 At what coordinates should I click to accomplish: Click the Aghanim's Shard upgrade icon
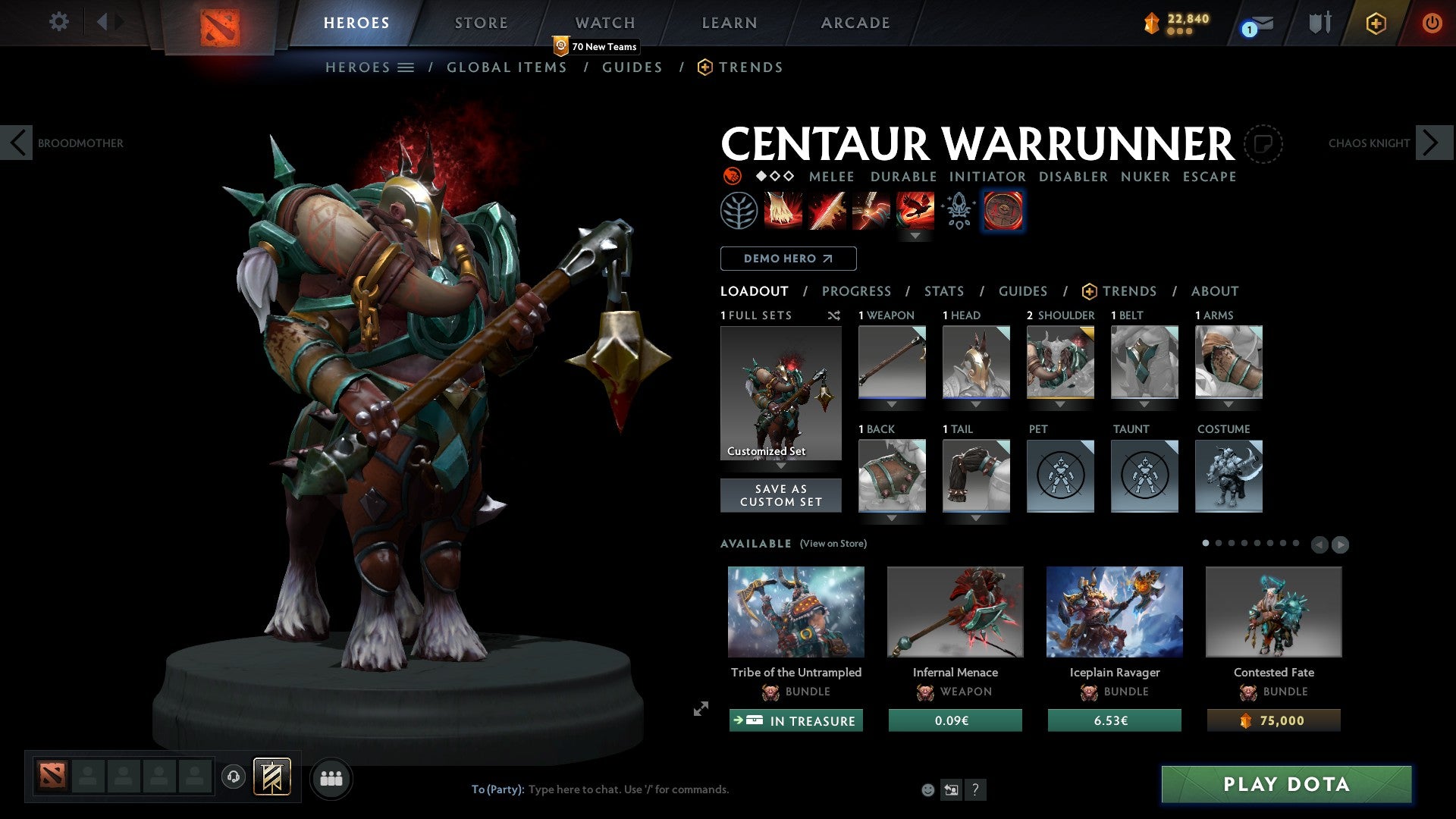pos(958,211)
